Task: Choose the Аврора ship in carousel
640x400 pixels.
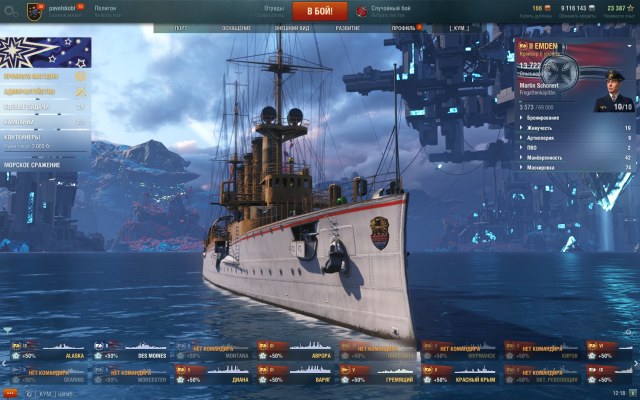Action: pyautogui.click(x=295, y=350)
